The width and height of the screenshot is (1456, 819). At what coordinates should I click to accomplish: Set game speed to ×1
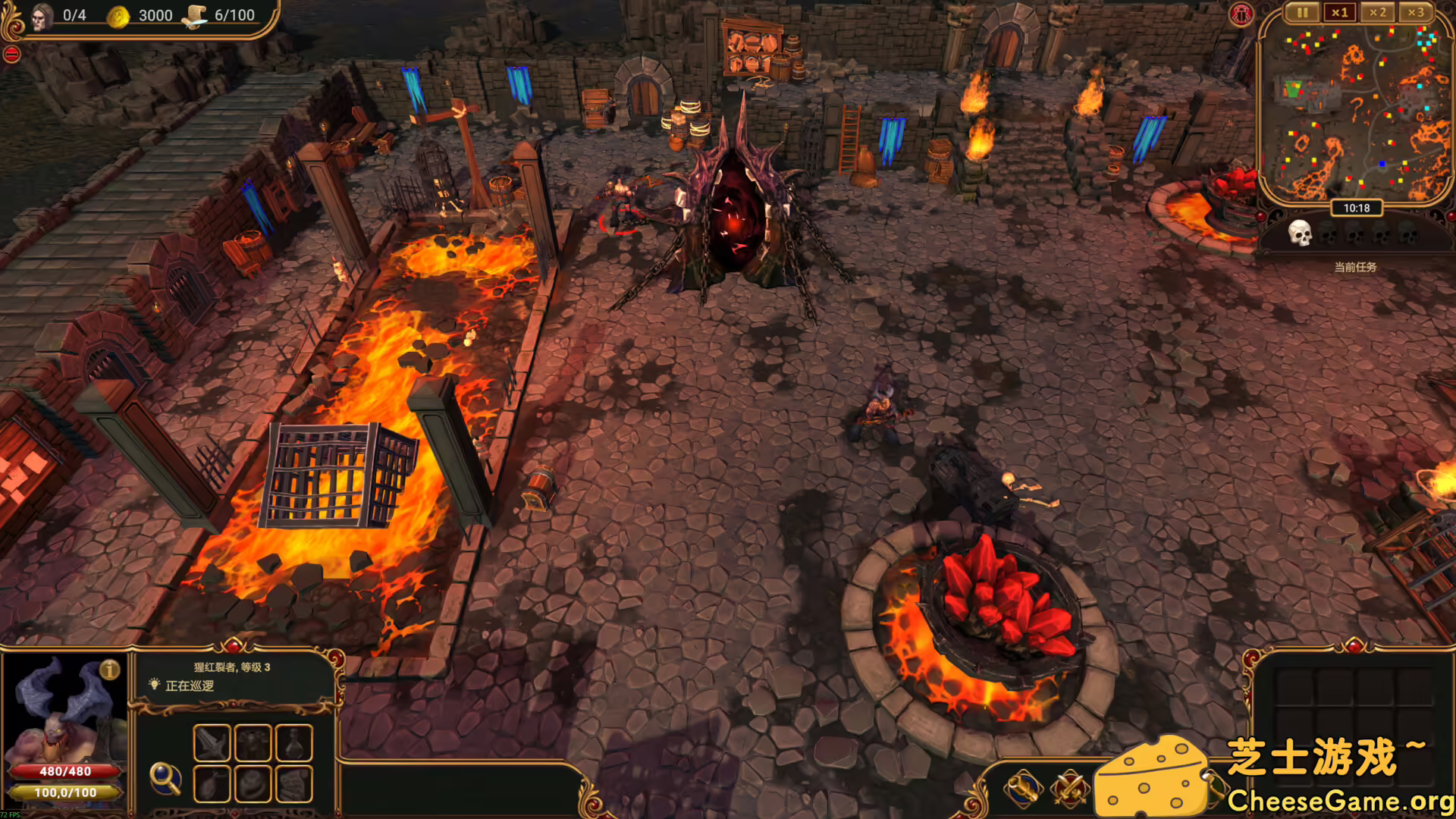pyautogui.click(x=1339, y=13)
